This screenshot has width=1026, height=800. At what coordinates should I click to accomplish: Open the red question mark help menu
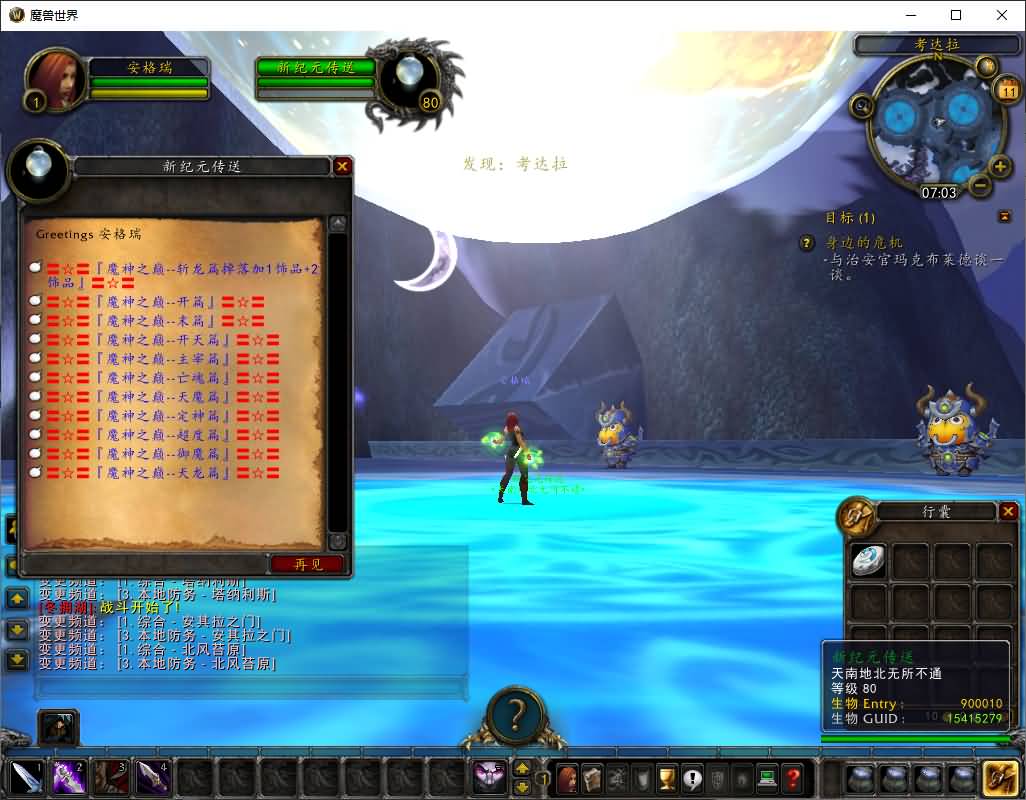[x=793, y=777]
